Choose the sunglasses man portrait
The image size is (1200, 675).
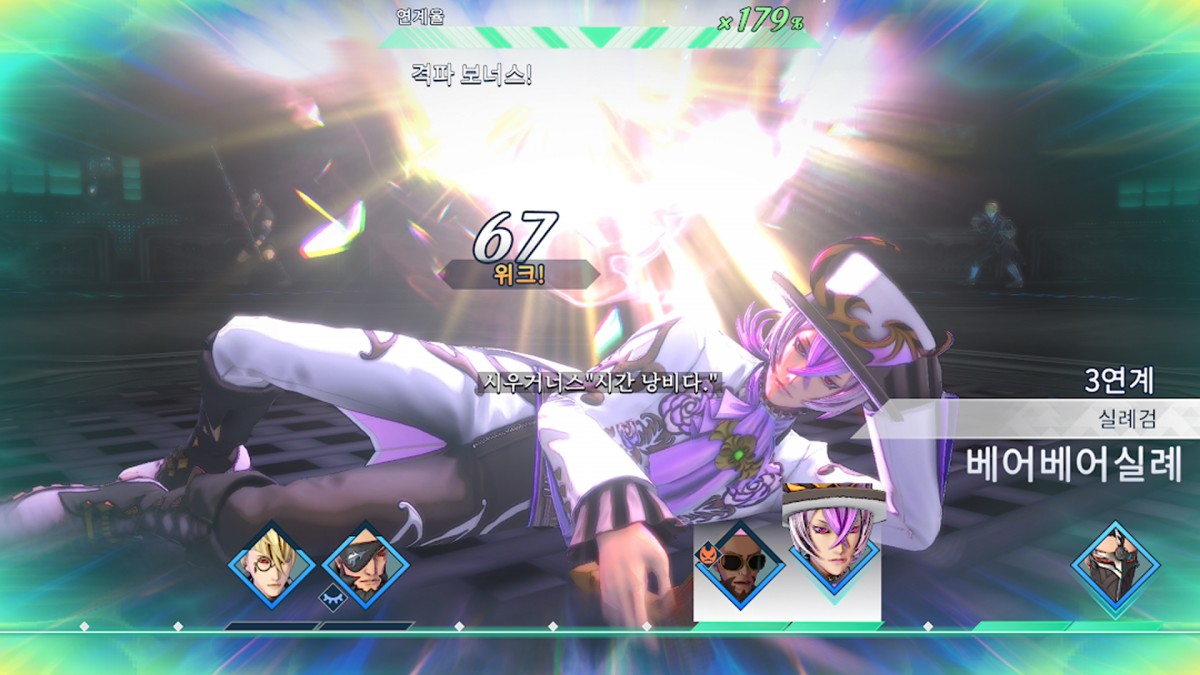[x=739, y=566]
